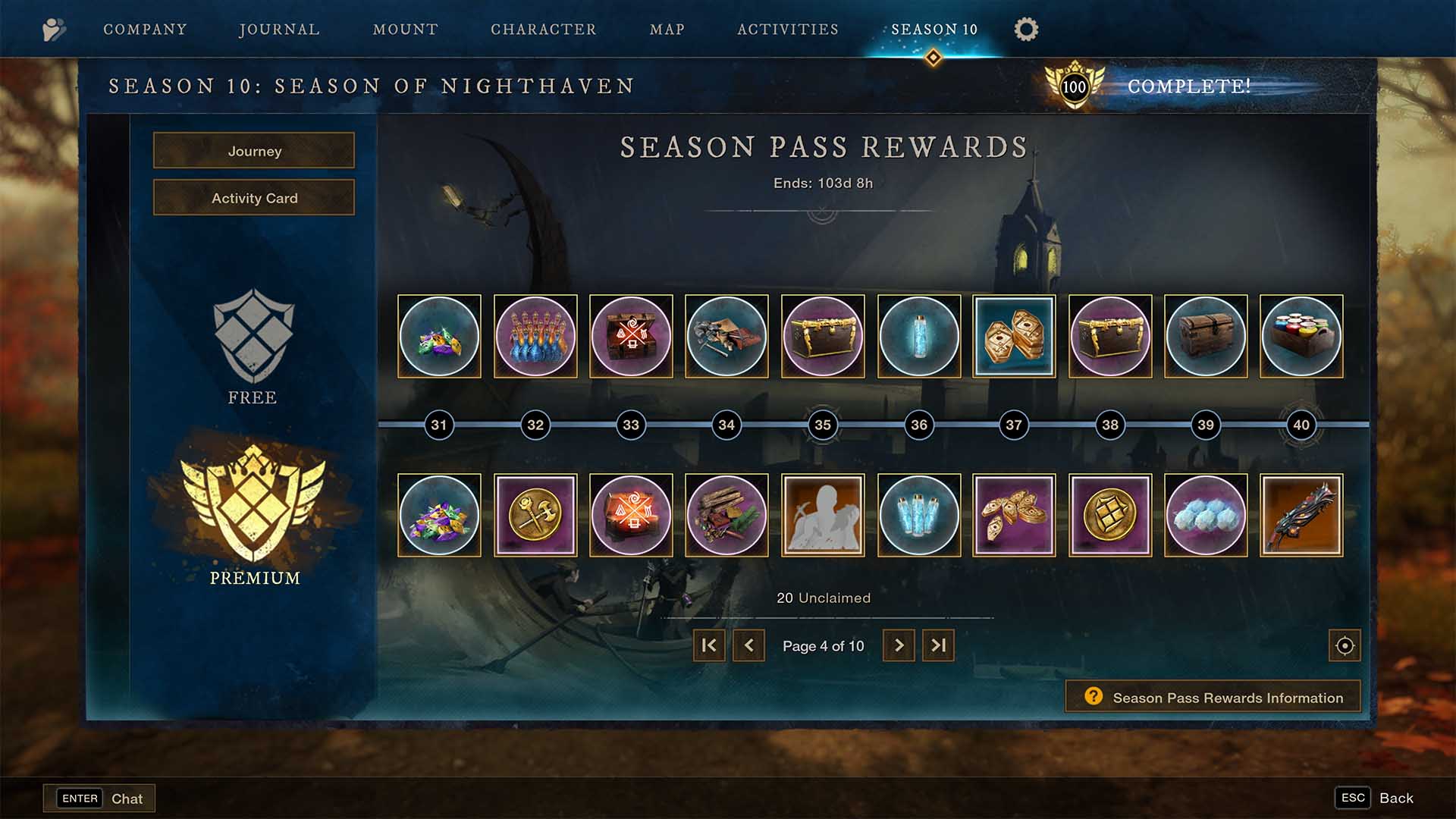The image size is (1456, 819).
Task: Open the settings gear menu
Action: 1026,30
